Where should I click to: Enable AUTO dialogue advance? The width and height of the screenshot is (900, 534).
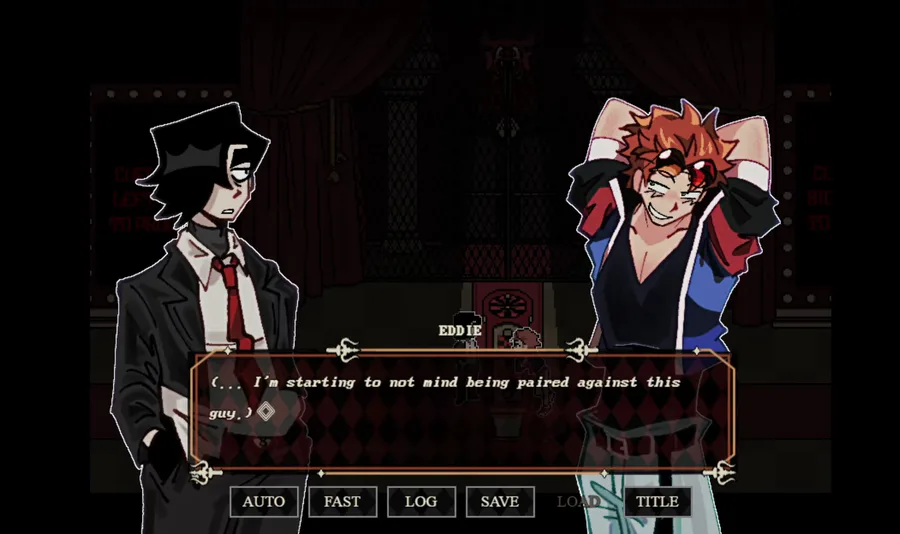coord(264,501)
